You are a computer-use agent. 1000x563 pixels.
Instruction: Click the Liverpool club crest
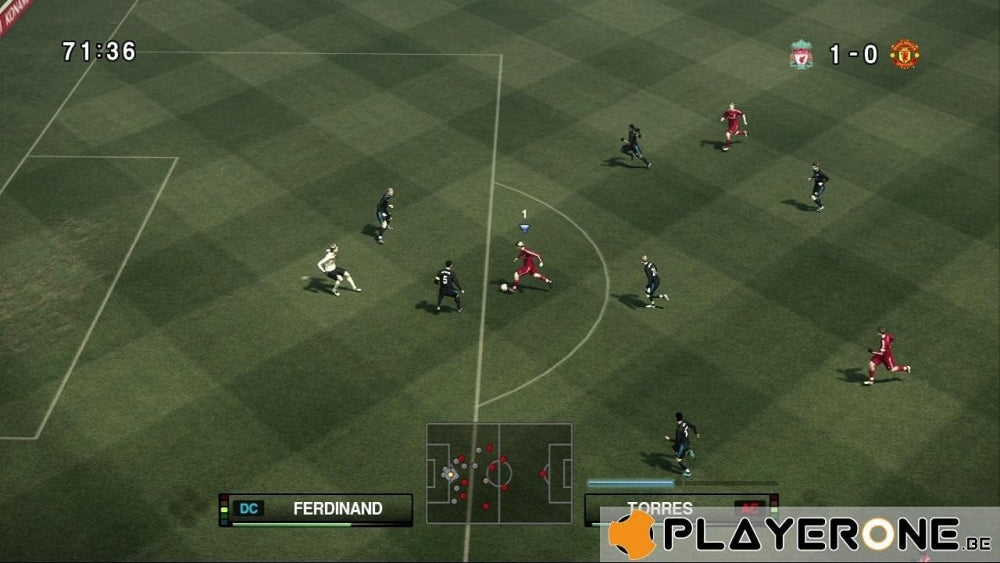tap(801, 54)
